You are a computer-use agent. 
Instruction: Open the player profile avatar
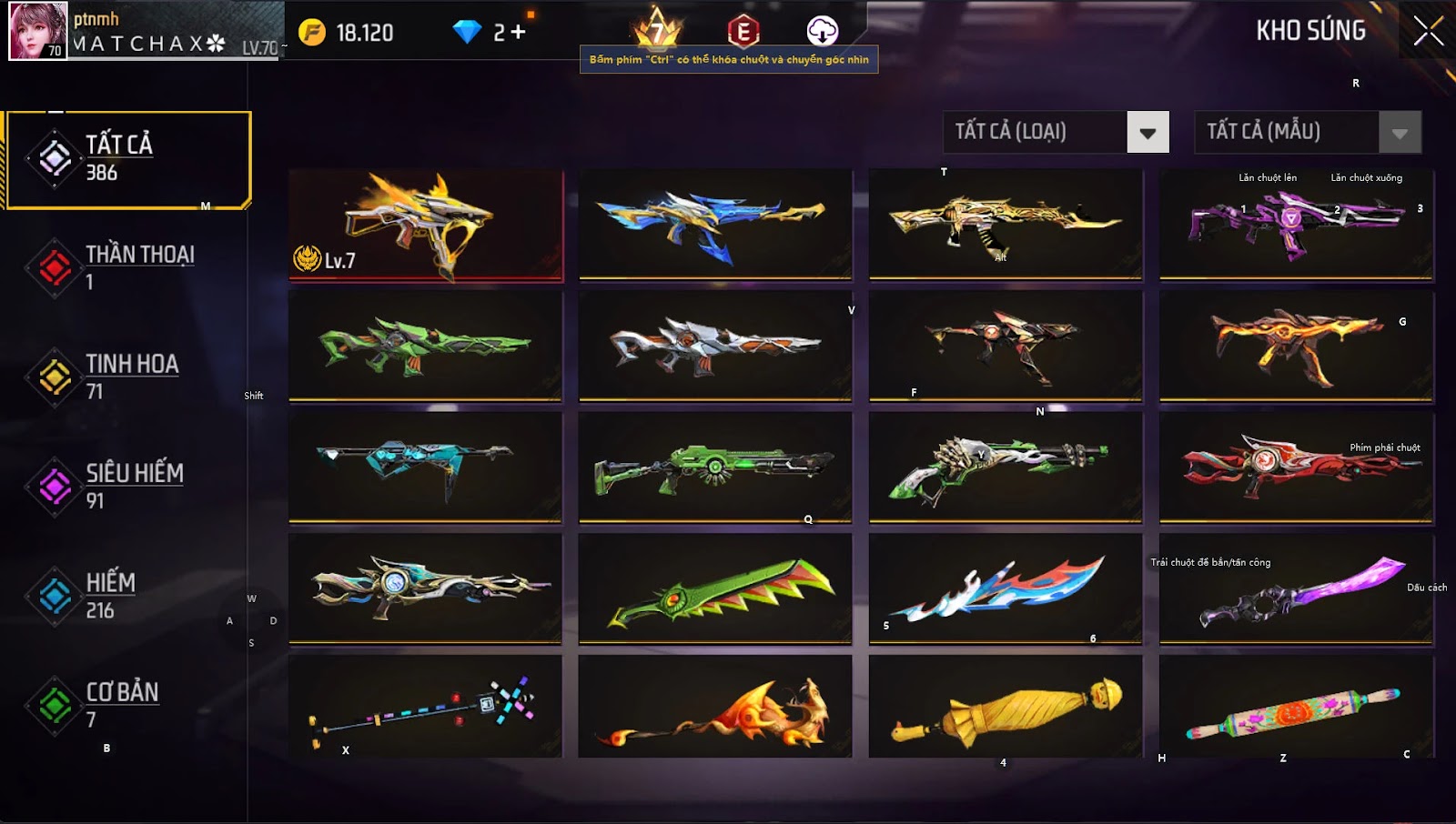(37, 31)
